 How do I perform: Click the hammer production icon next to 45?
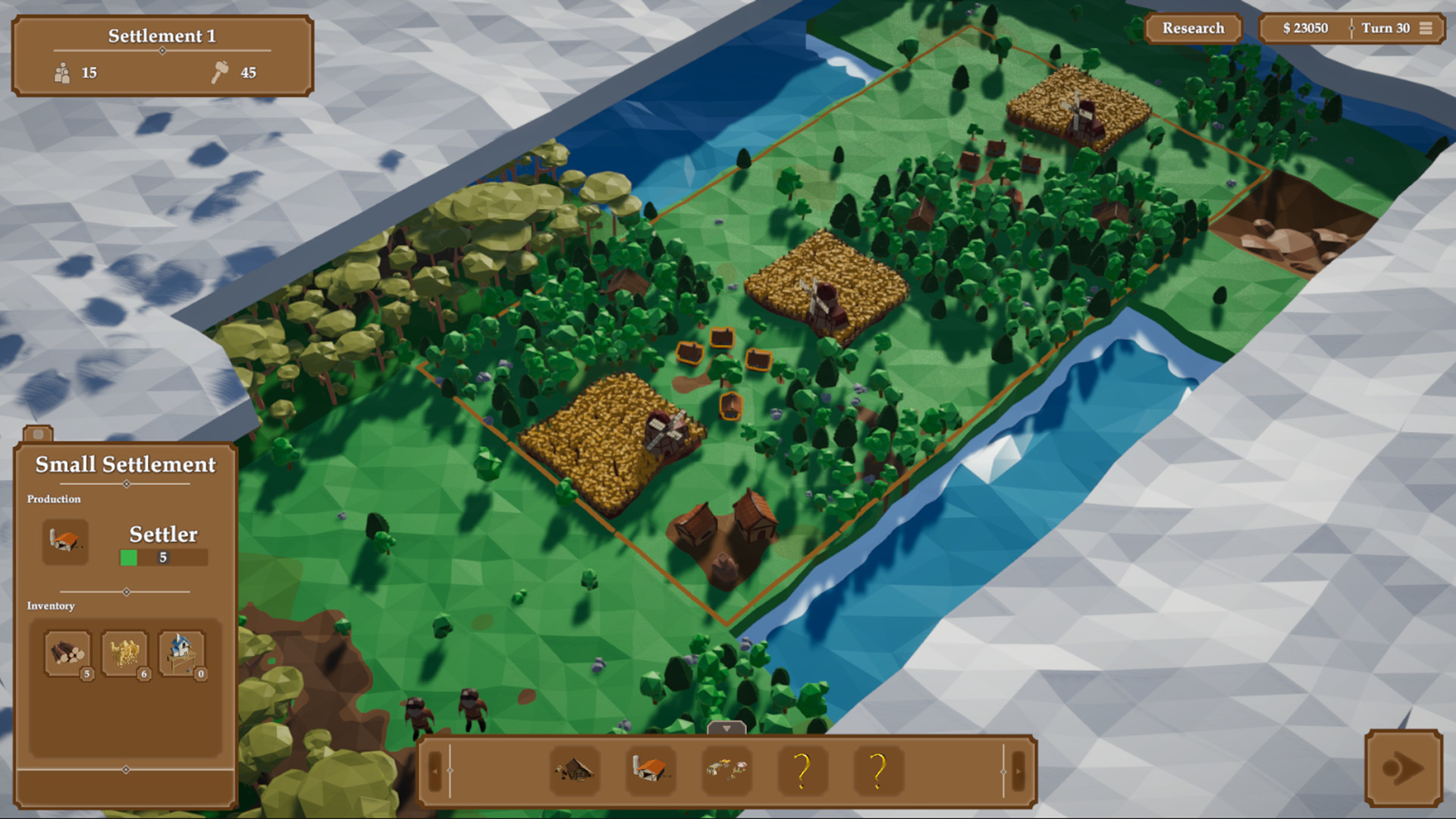(x=219, y=72)
